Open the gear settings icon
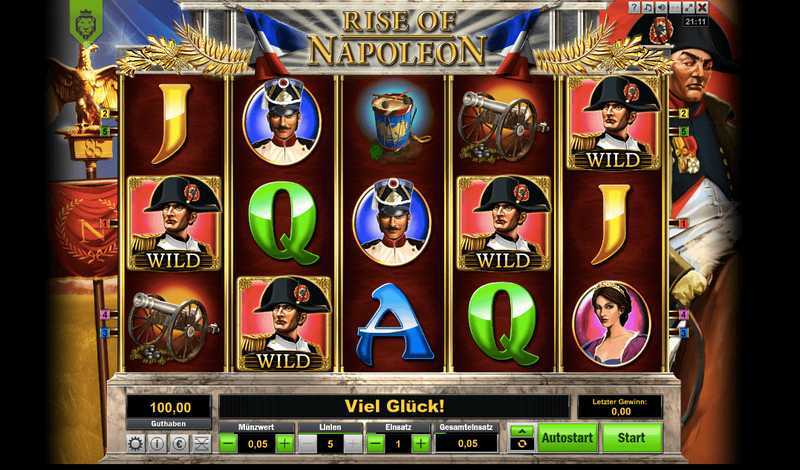The width and height of the screenshot is (800, 470). coord(136,443)
